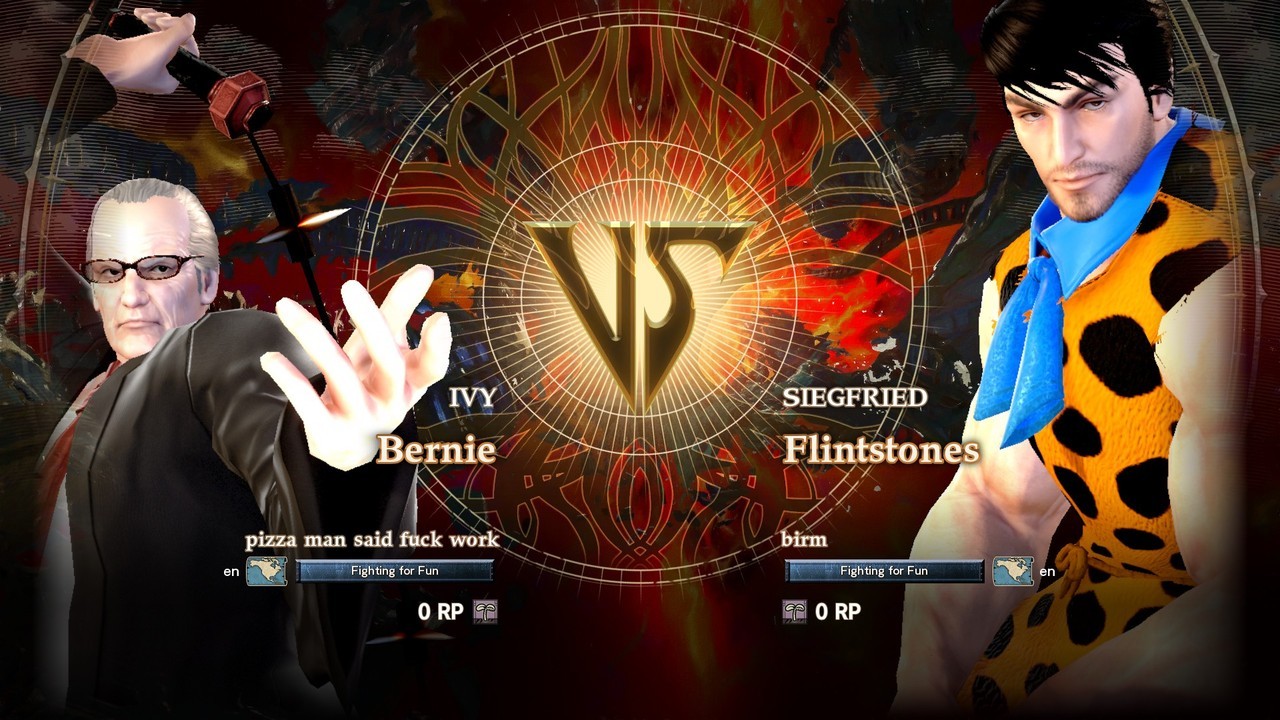Click the Fighting for Fun title under birm
The width and height of the screenshot is (1280, 720).
click(884, 571)
